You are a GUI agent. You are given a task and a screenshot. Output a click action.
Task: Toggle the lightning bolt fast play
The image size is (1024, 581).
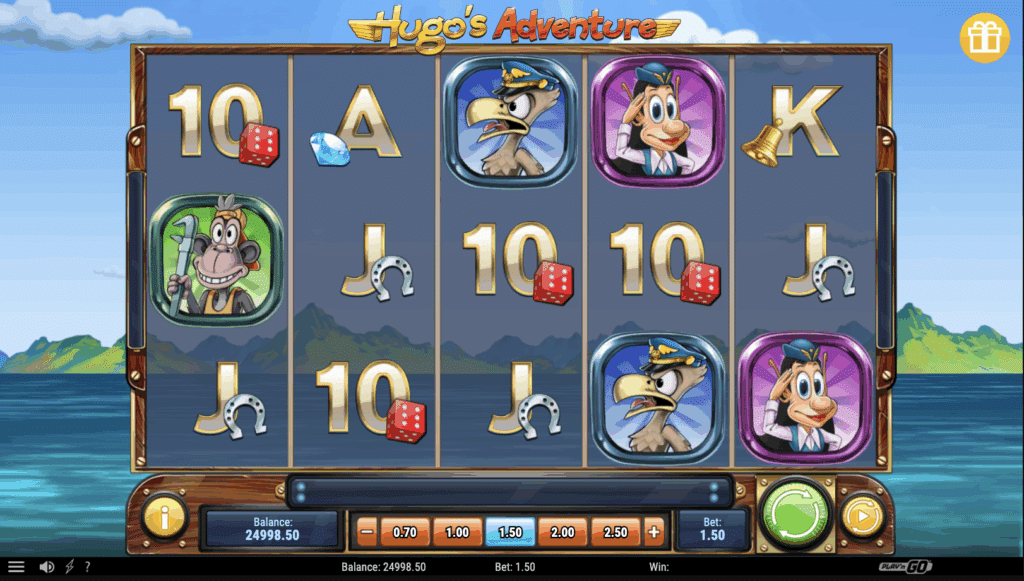point(69,567)
